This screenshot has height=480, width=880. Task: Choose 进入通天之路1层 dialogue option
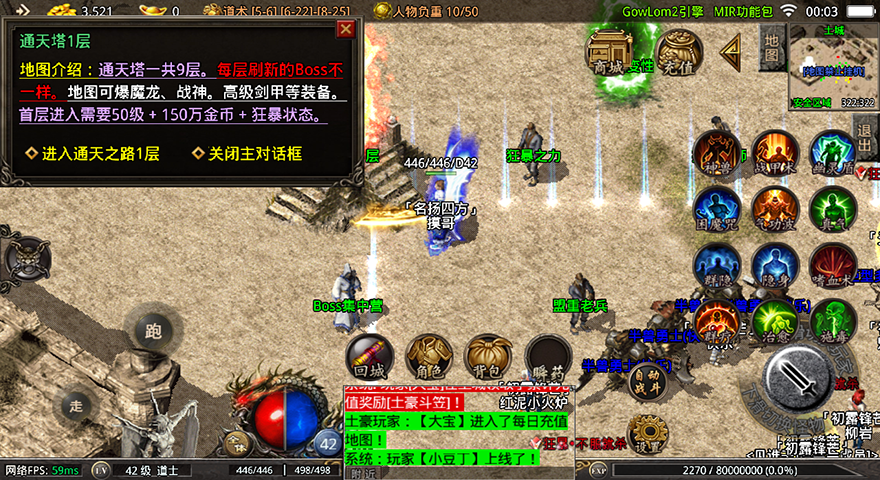pyautogui.click(x=93, y=154)
